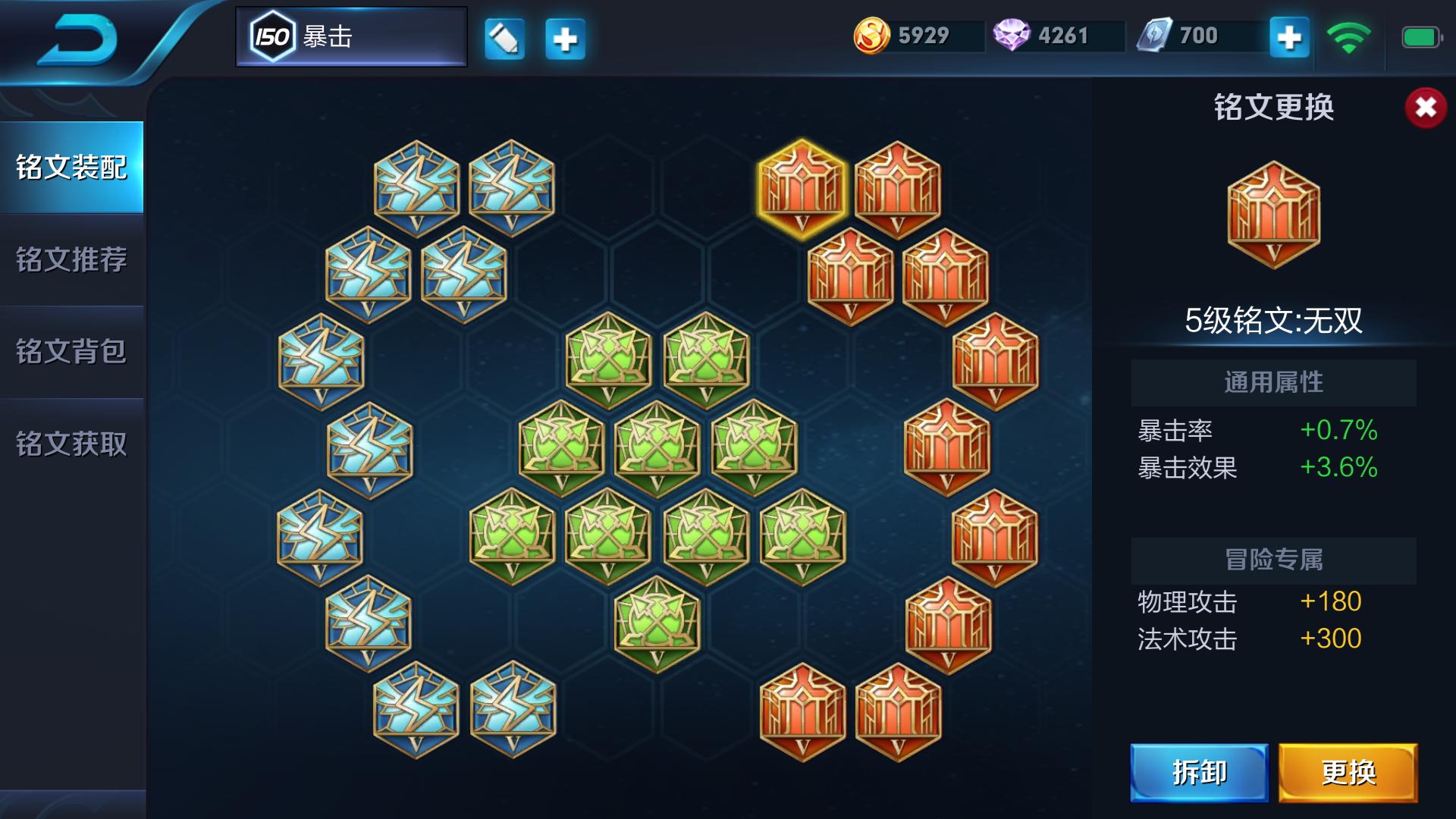1456x819 pixels.
Task: Click the 更换 button
Action: 1348,773
